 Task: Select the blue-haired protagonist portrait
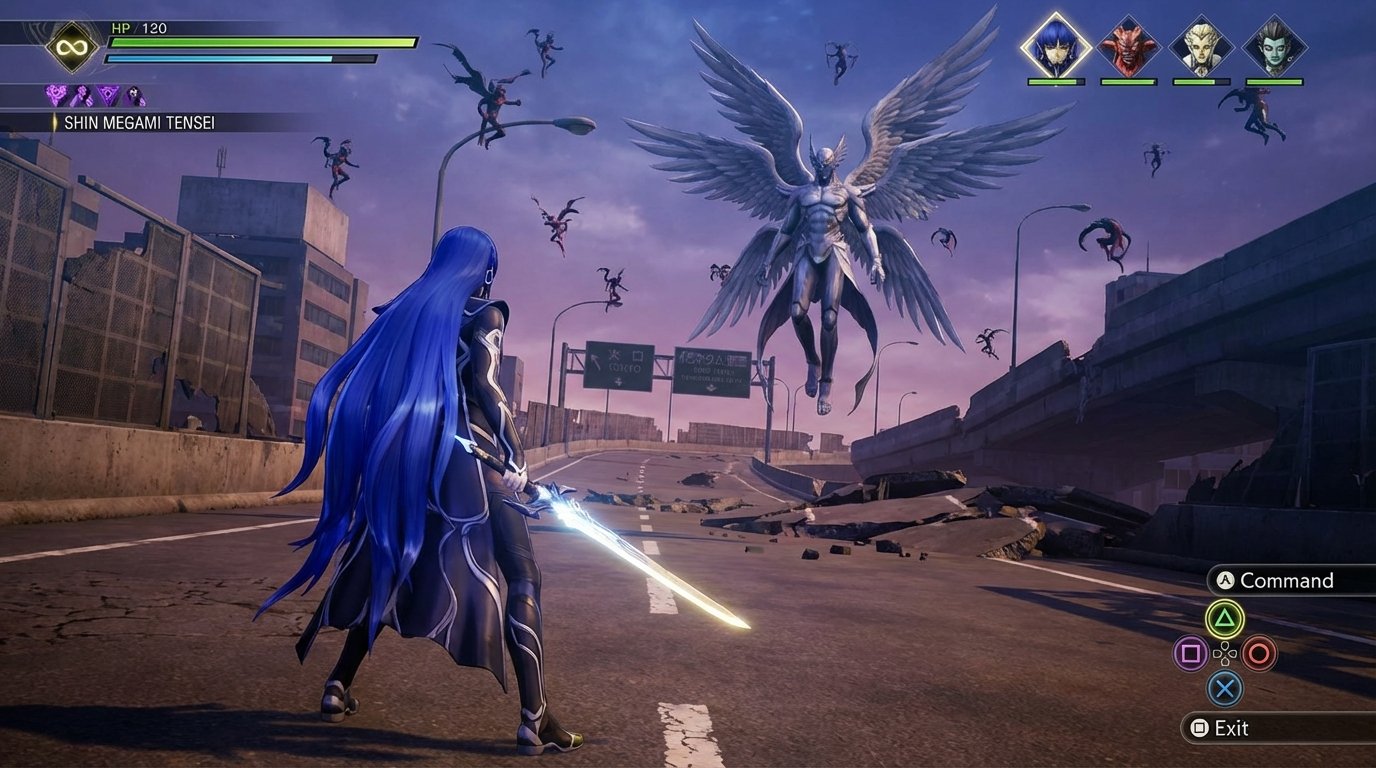[1055, 44]
